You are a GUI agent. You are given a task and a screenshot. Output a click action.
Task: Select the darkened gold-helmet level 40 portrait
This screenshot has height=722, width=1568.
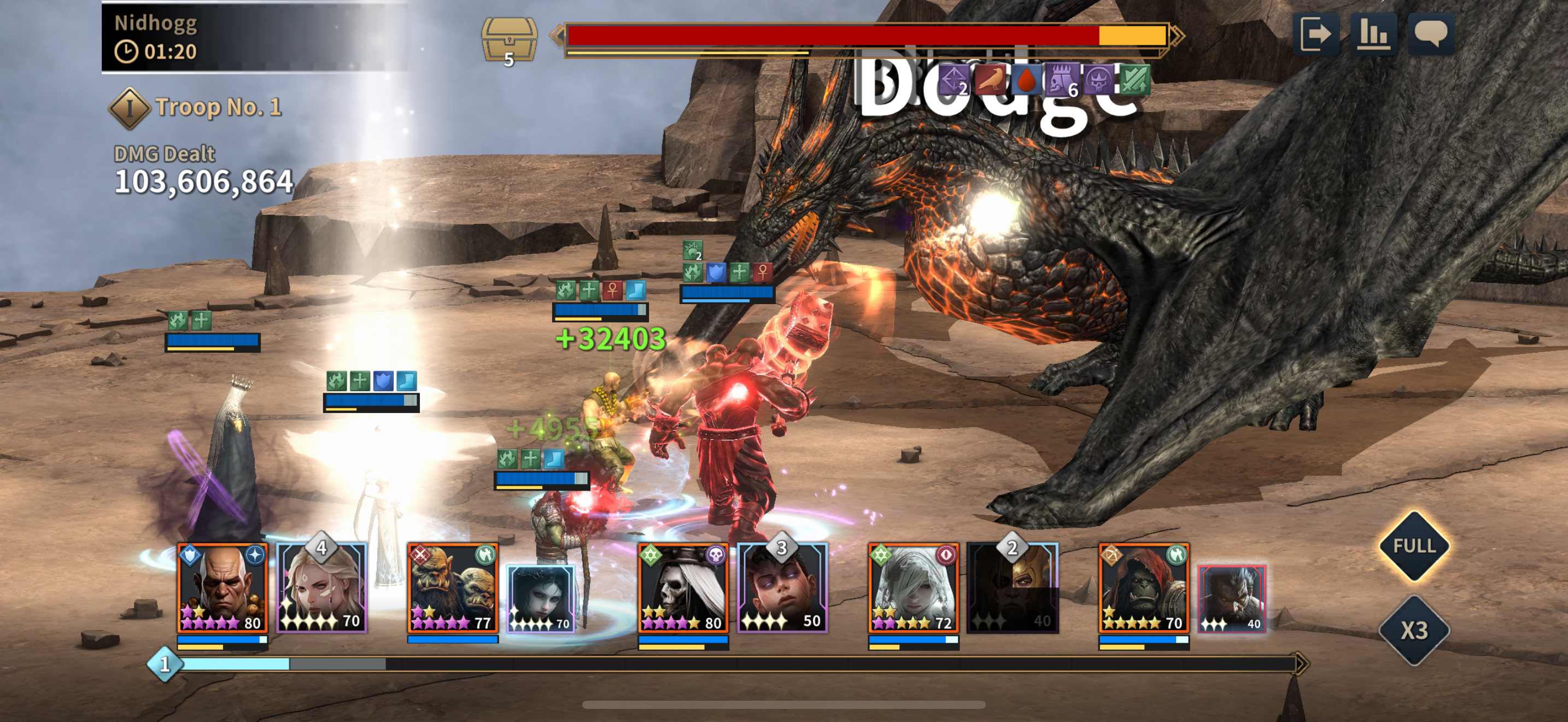tap(1013, 588)
